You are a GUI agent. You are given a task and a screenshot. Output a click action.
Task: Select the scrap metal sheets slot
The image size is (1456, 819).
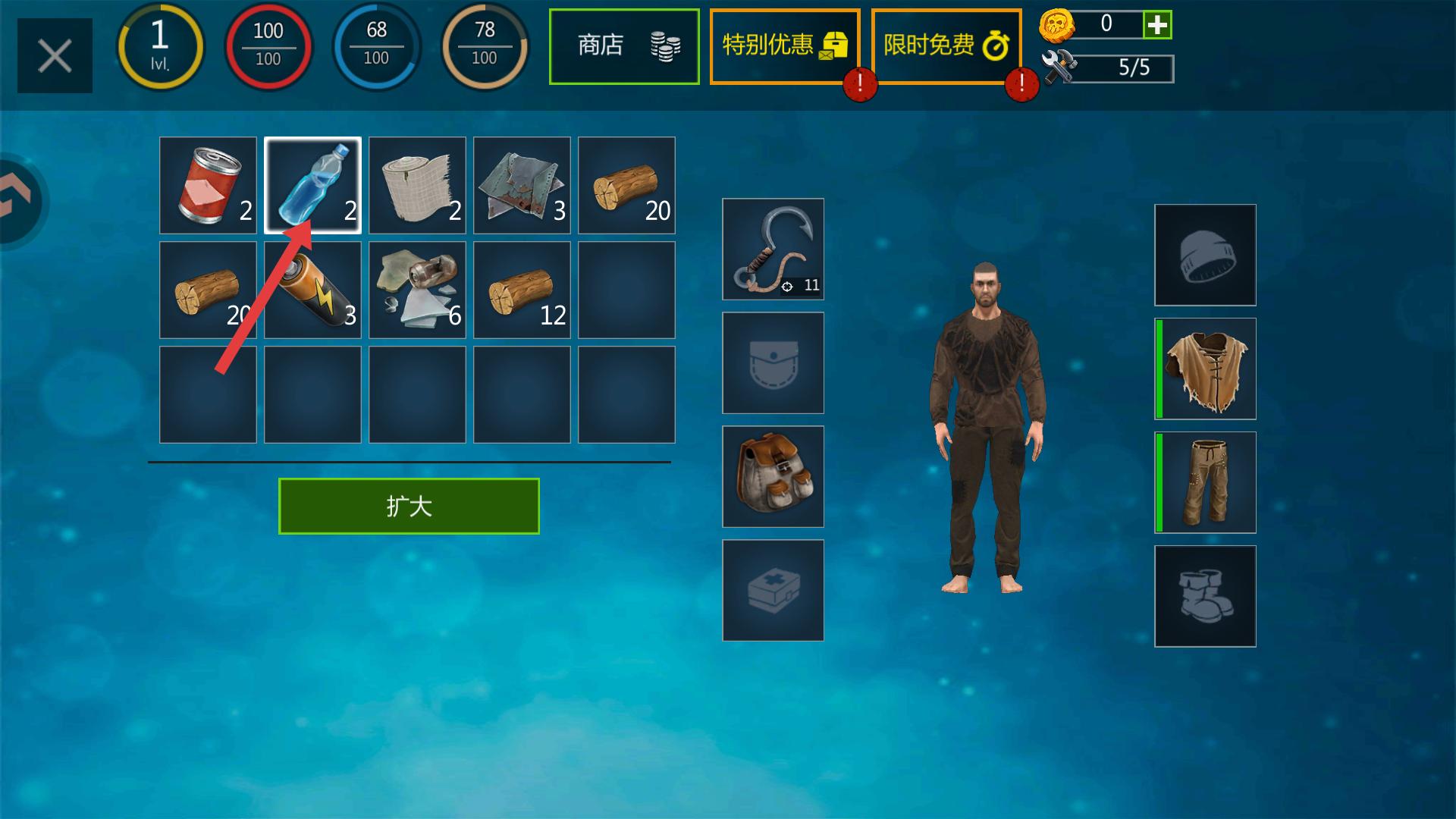522,185
